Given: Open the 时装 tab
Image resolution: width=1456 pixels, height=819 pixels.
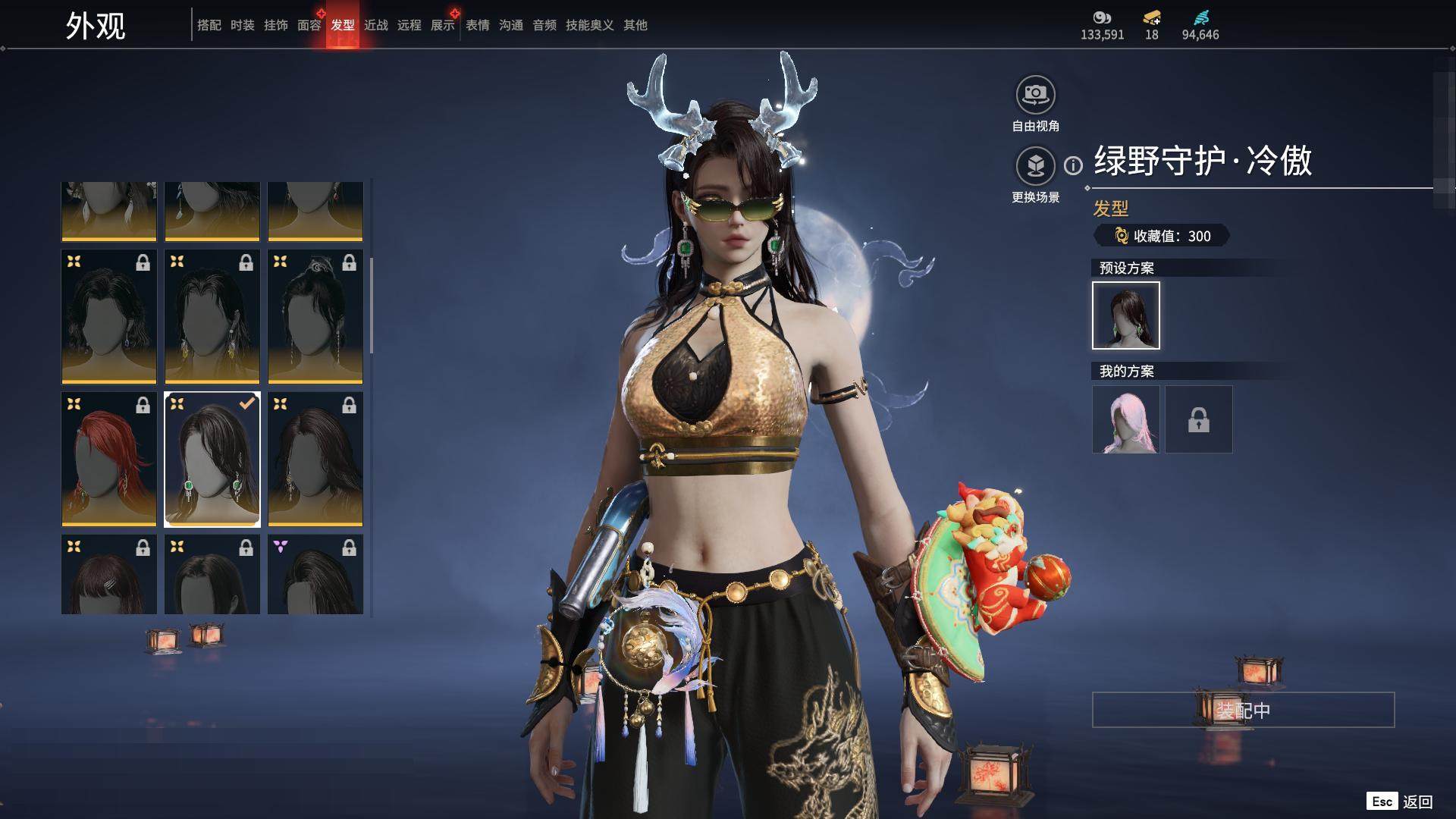Looking at the screenshot, I should point(242,25).
